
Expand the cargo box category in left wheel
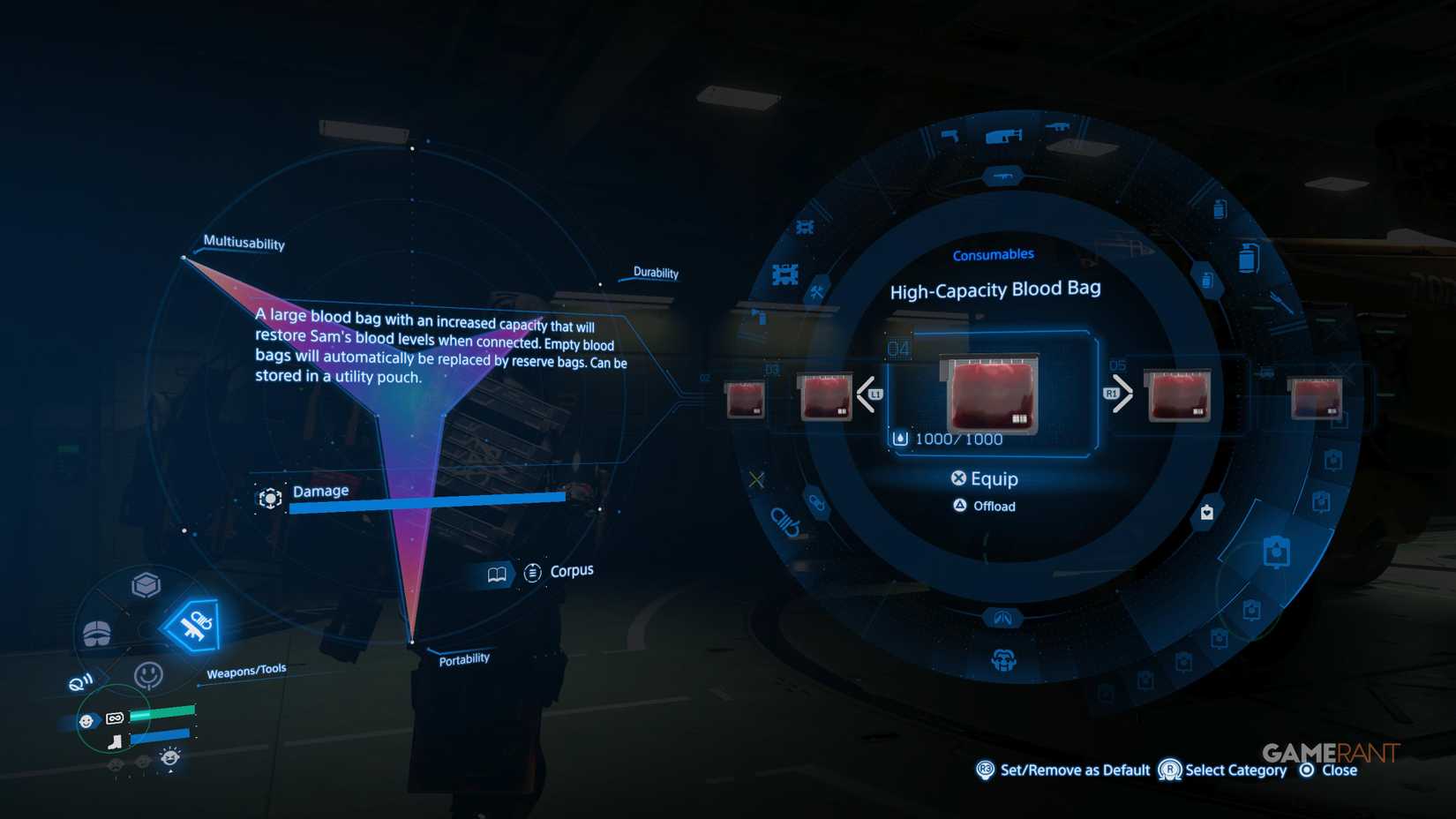click(x=146, y=583)
